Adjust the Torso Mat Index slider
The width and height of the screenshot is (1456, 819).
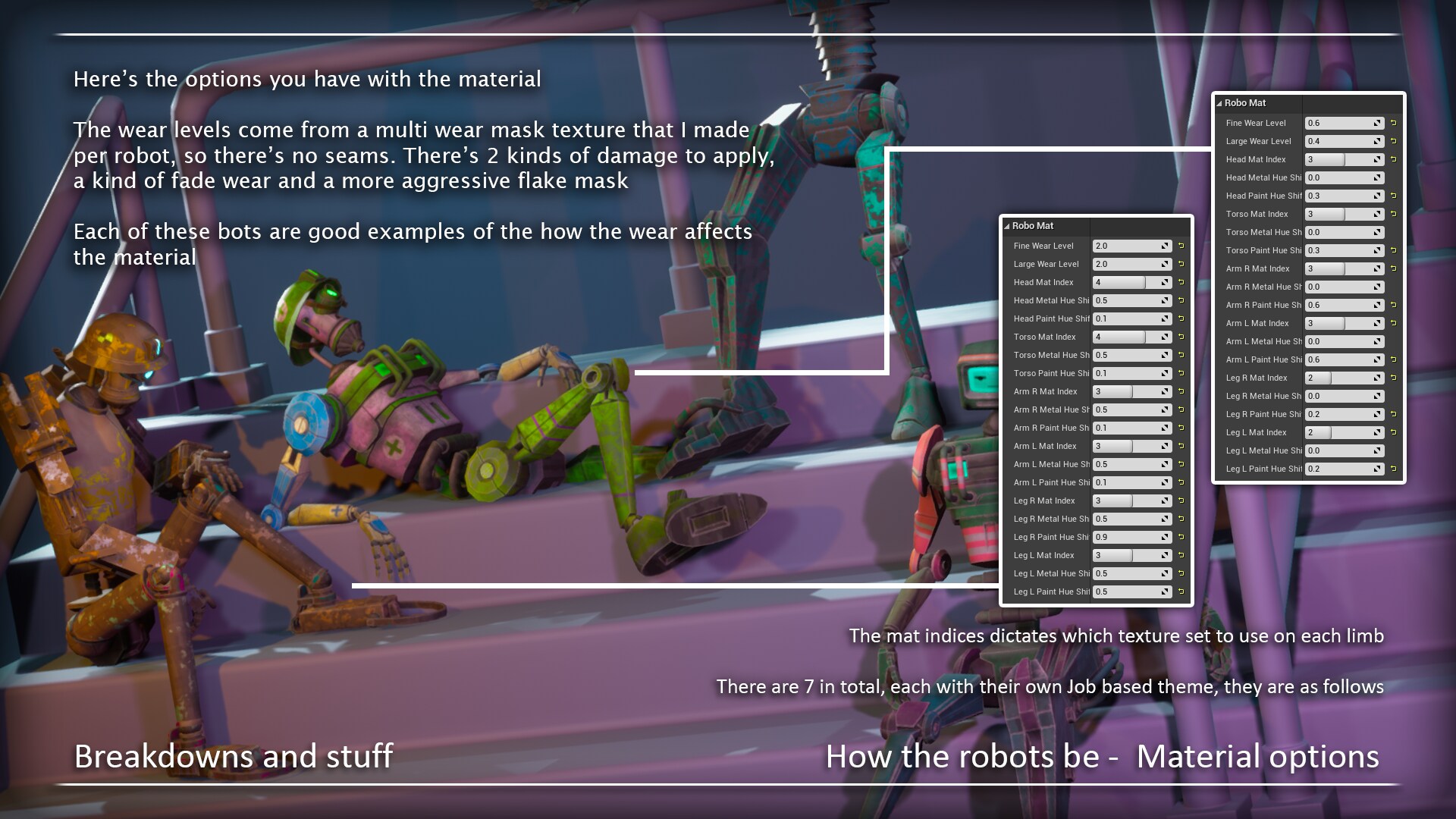click(x=1121, y=337)
